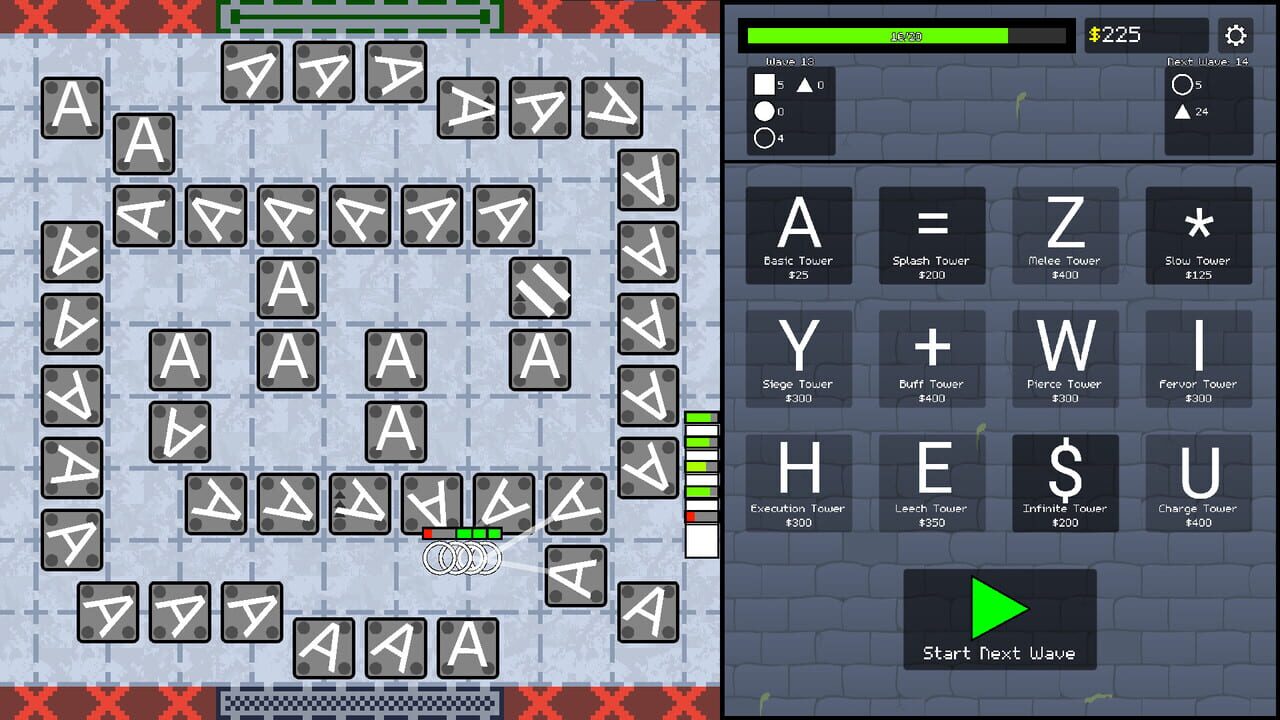Select the Charge Tower
The width and height of the screenshot is (1280, 720).
(x=1198, y=483)
